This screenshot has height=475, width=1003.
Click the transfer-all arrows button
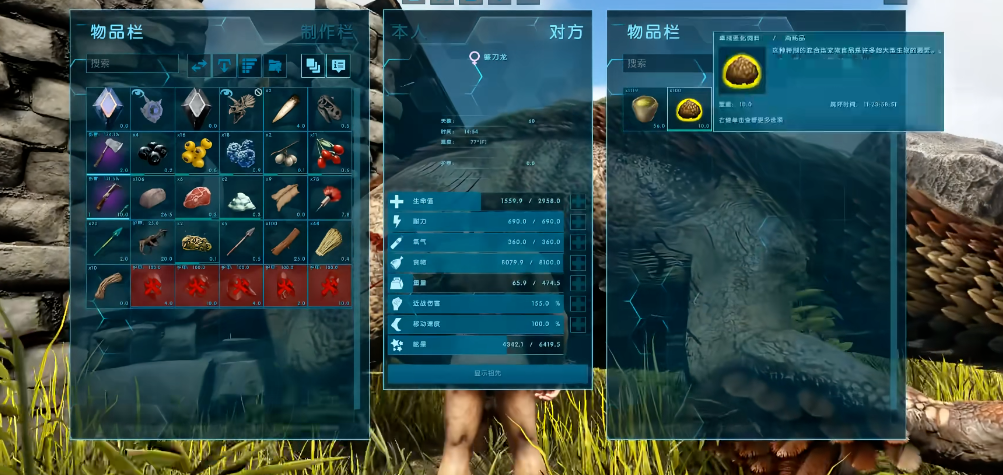[x=199, y=65]
